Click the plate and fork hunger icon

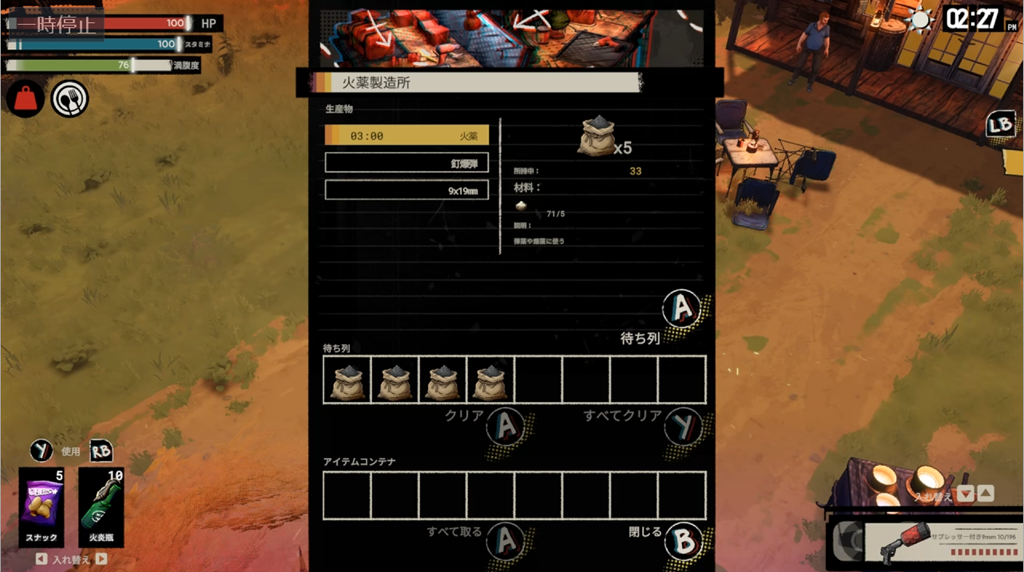click(x=70, y=98)
